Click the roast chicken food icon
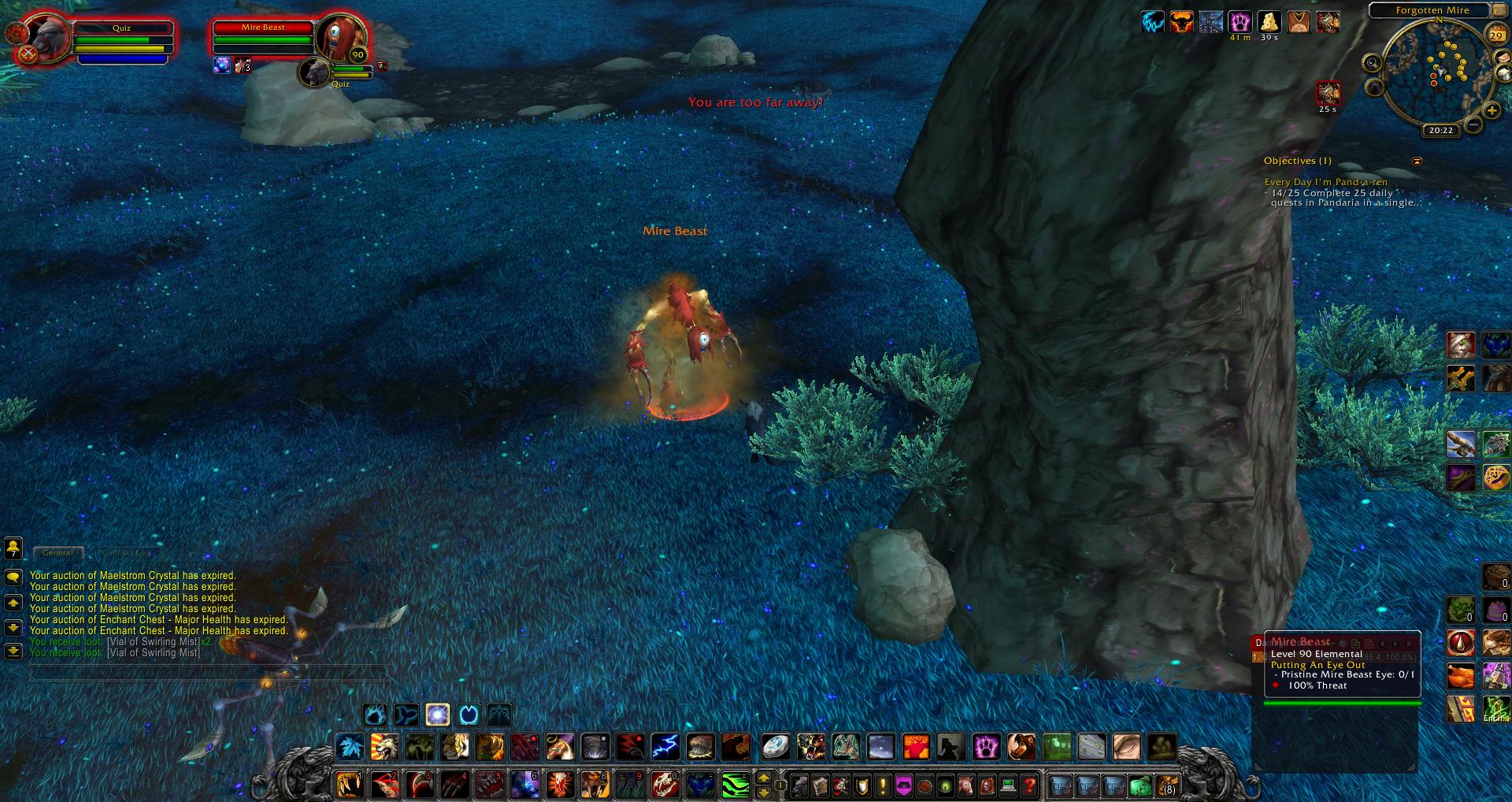The width and height of the screenshot is (1512, 802). click(x=1461, y=675)
